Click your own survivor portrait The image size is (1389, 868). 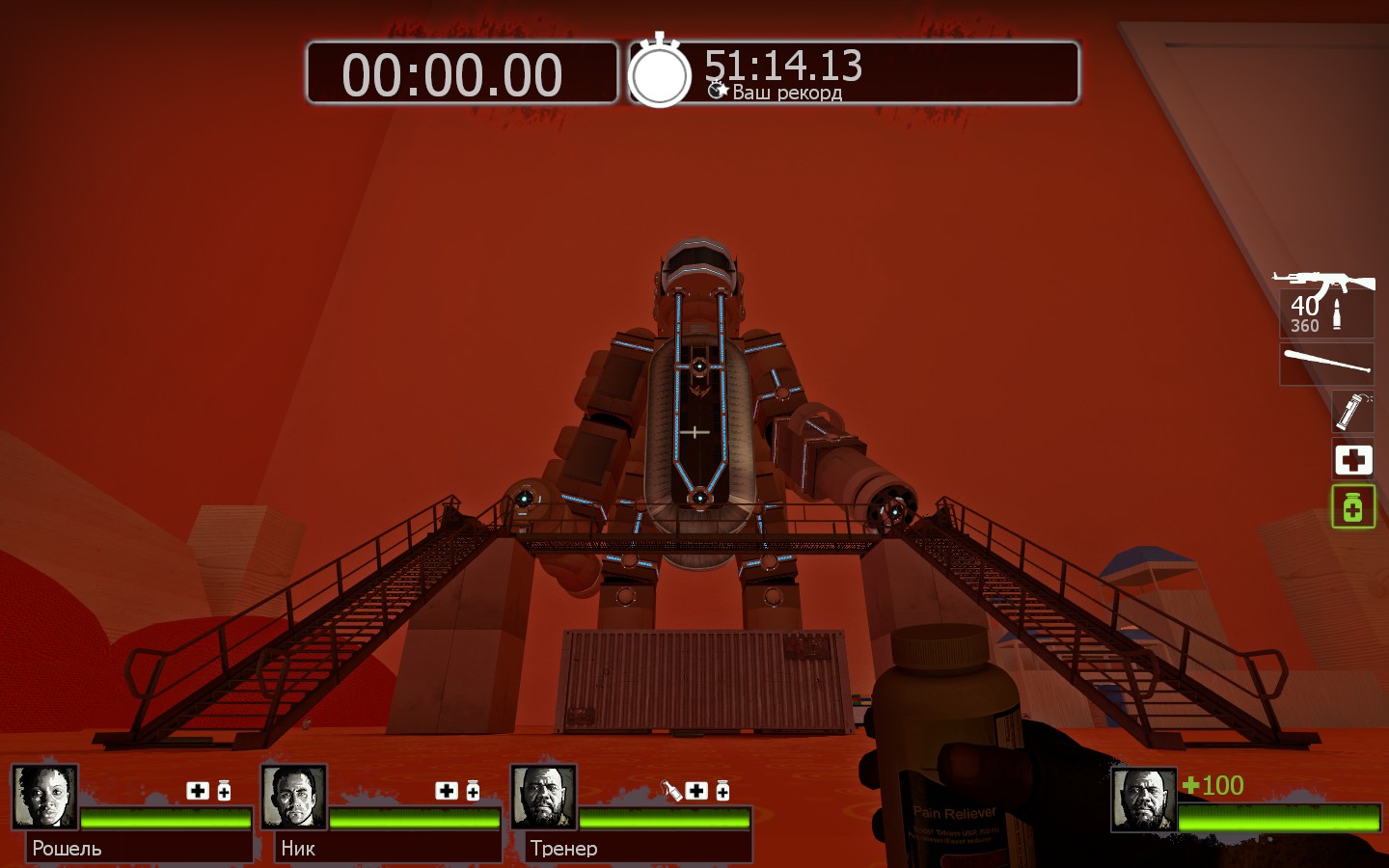[x=1143, y=800]
